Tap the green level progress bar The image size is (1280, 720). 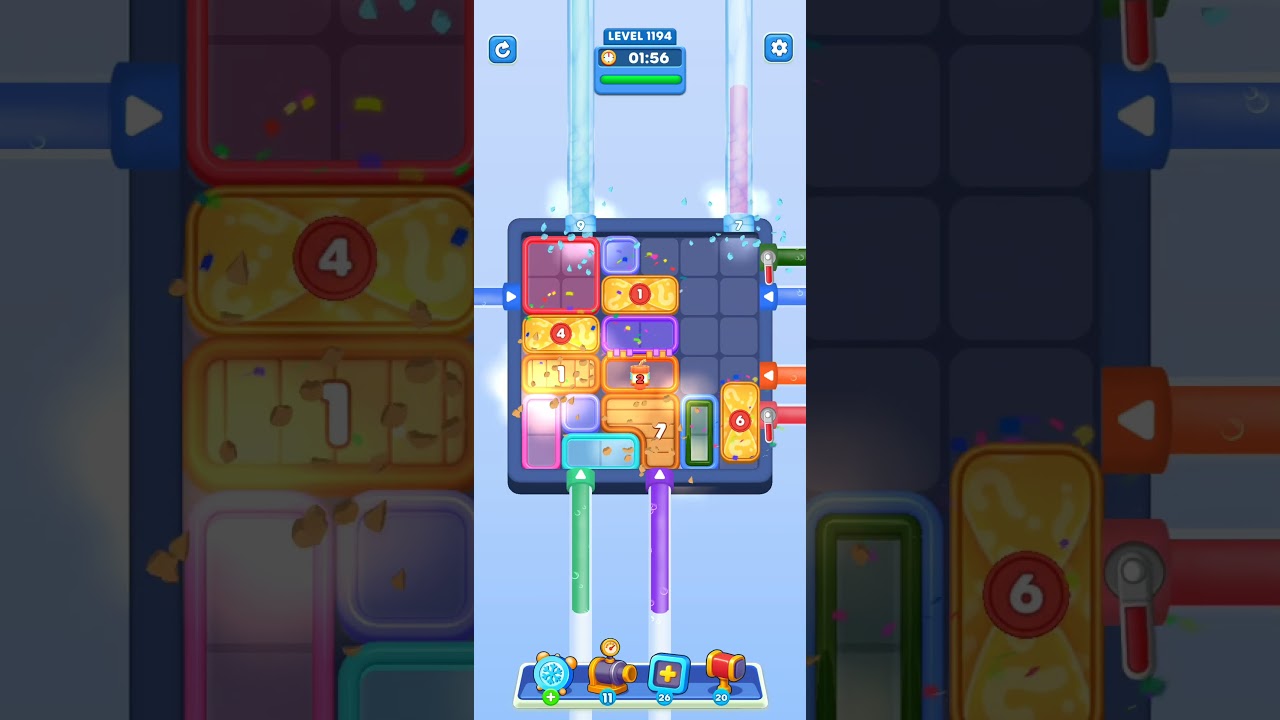[639, 79]
